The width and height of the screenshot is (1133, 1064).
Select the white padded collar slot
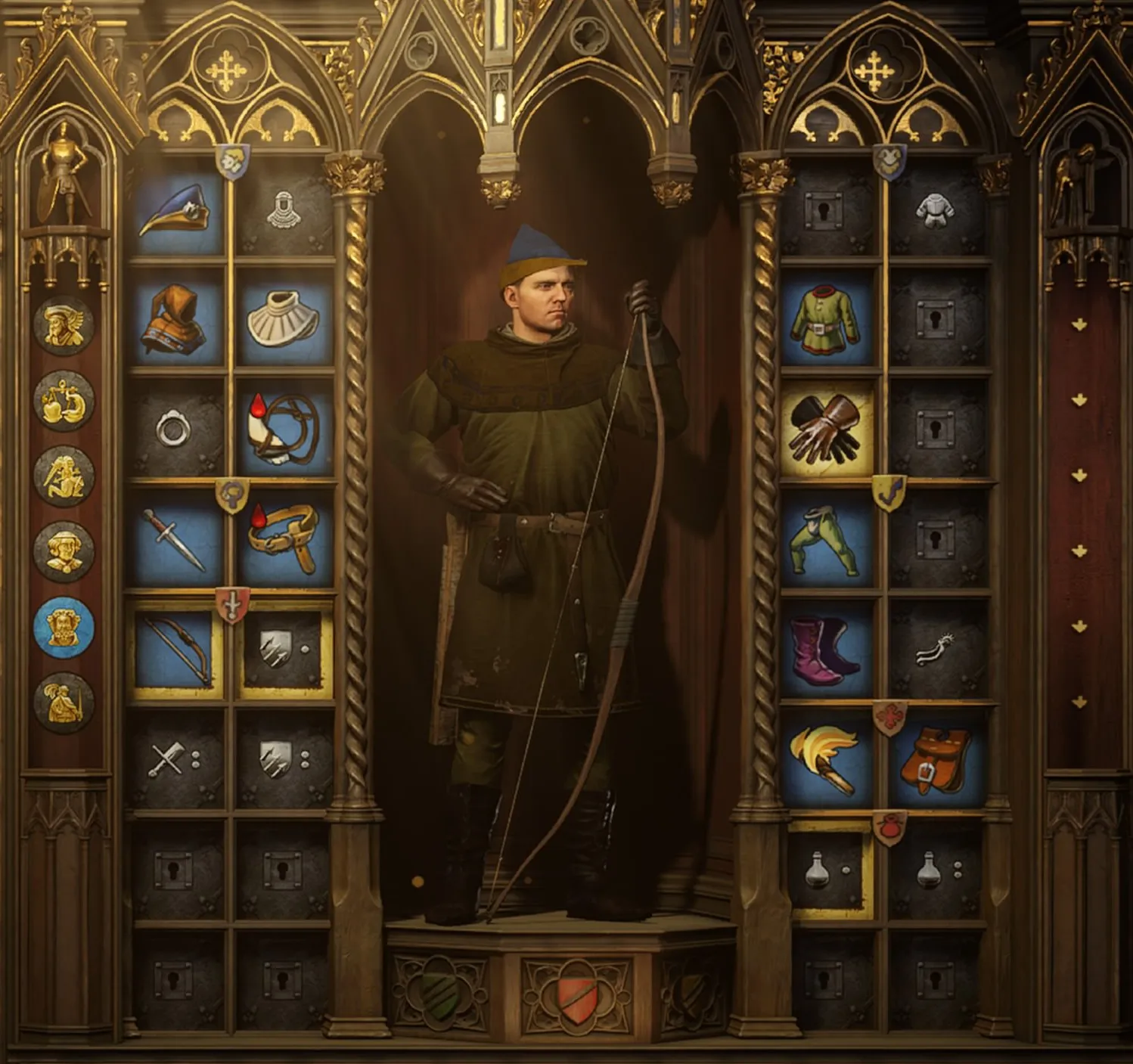pyautogui.click(x=284, y=320)
